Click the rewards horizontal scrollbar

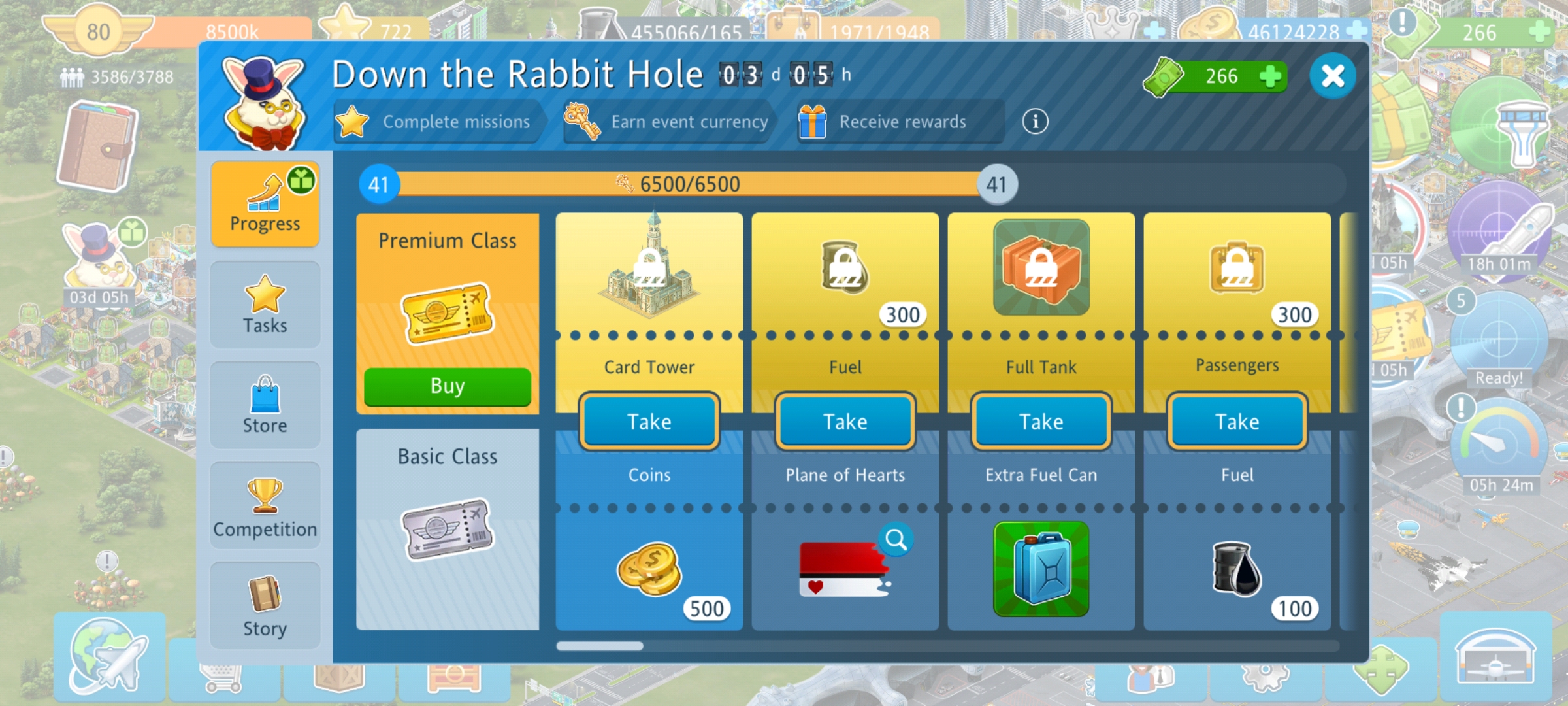(600, 646)
